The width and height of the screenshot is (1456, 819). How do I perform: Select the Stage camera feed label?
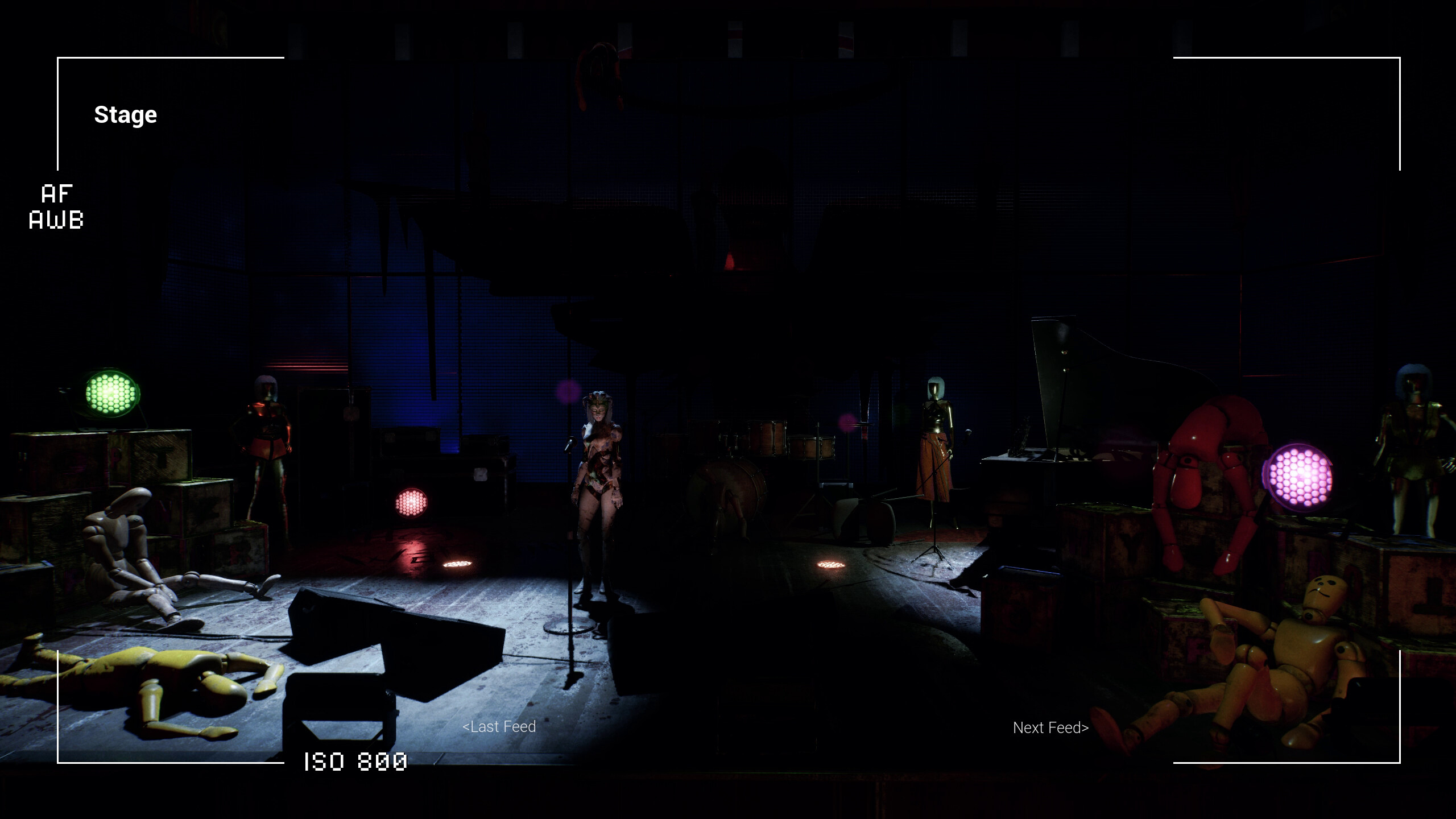tap(125, 114)
